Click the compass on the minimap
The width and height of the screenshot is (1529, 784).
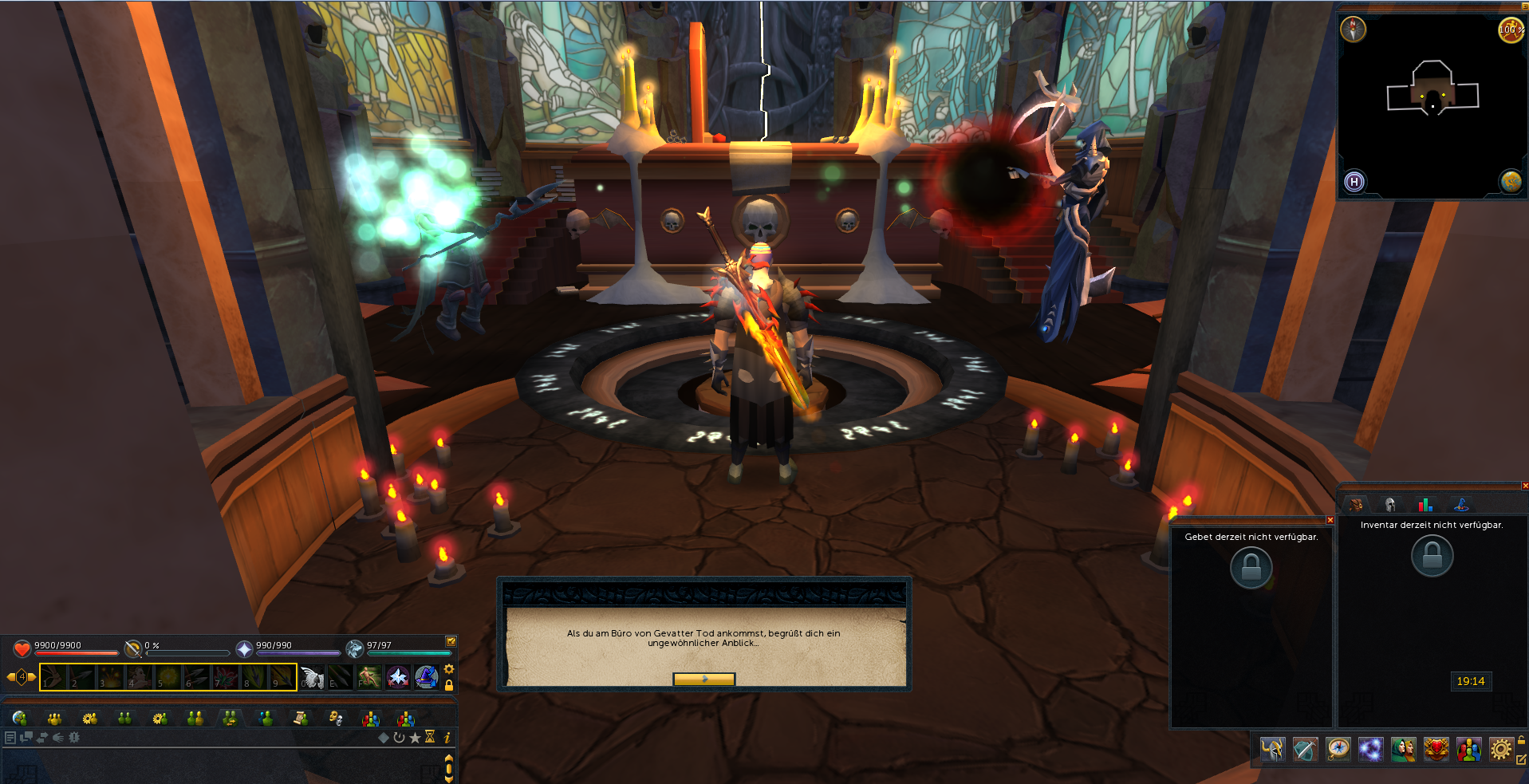[x=1353, y=30]
